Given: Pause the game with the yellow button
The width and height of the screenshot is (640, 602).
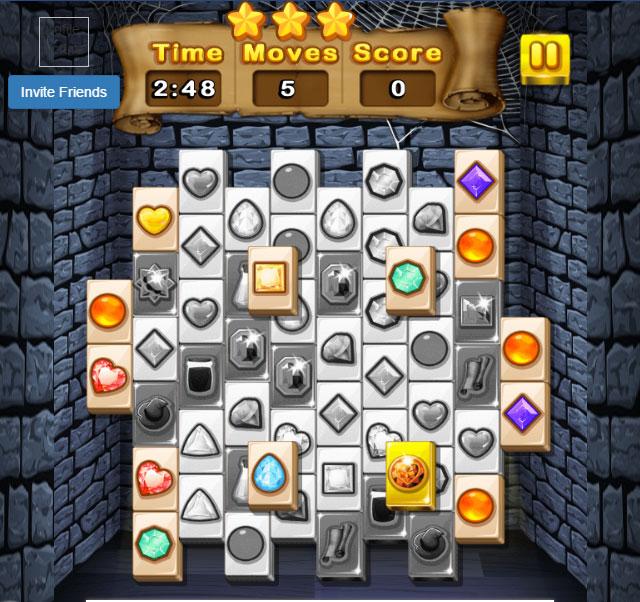Looking at the screenshot, I should pos(545,58).
